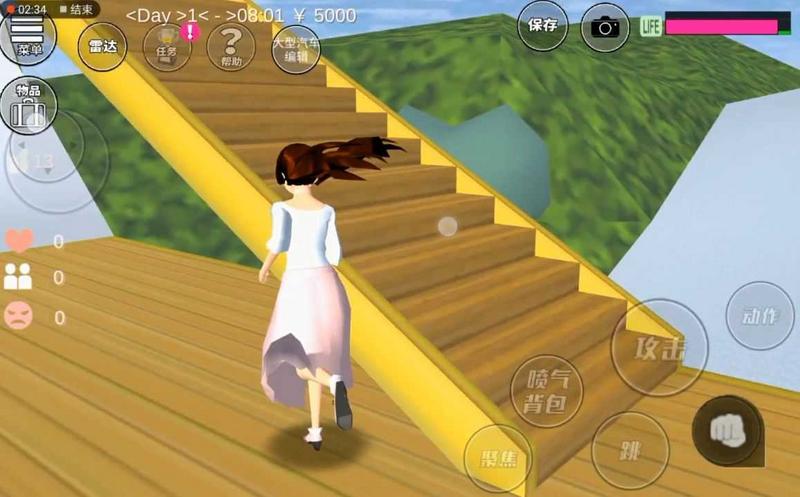800x497 pixels.
Task: Open the 大型汽车编辑 vehicle editor
Action: click(x=296, y=46)
